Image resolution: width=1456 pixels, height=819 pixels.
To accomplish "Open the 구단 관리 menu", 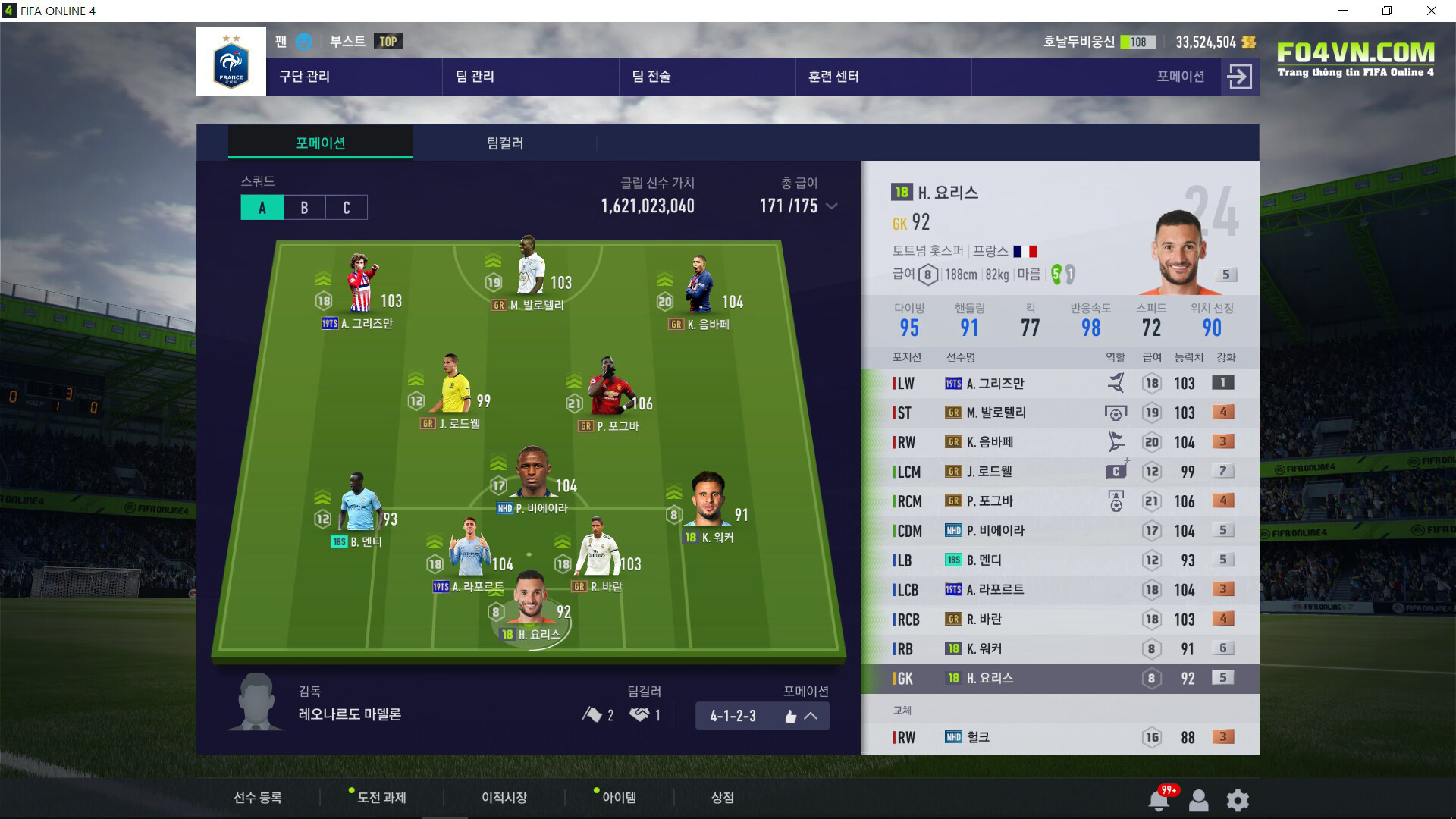I will (305, 77).
